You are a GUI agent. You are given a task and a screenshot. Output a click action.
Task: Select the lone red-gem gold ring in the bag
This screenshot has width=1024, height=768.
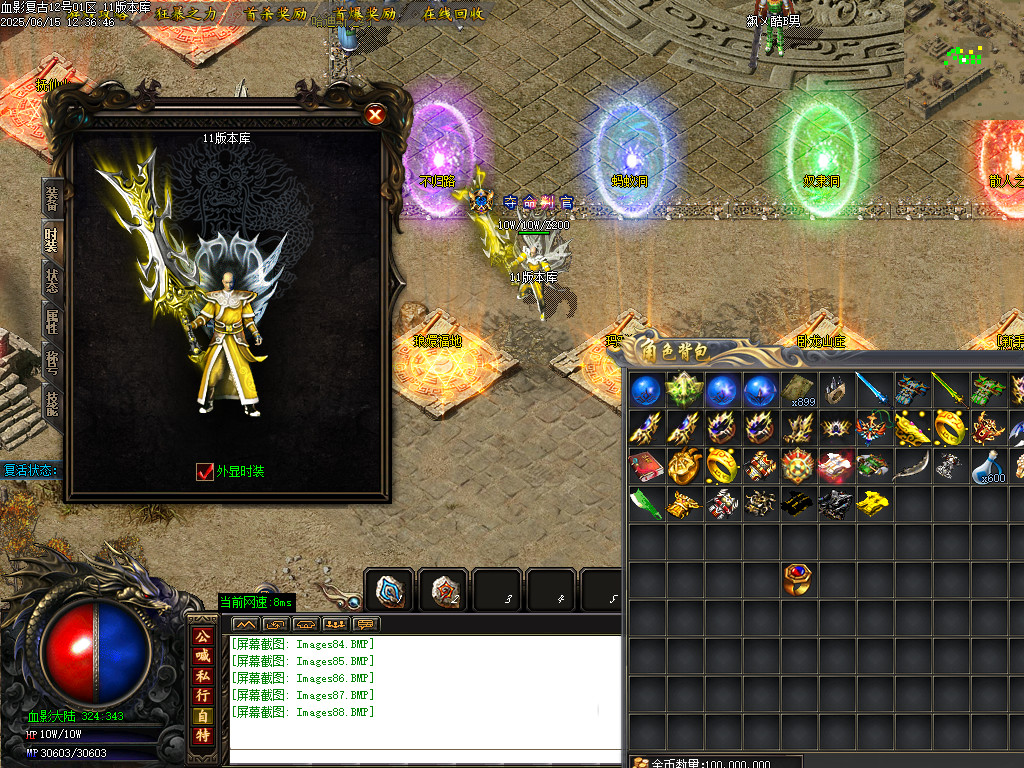[797, 579]
